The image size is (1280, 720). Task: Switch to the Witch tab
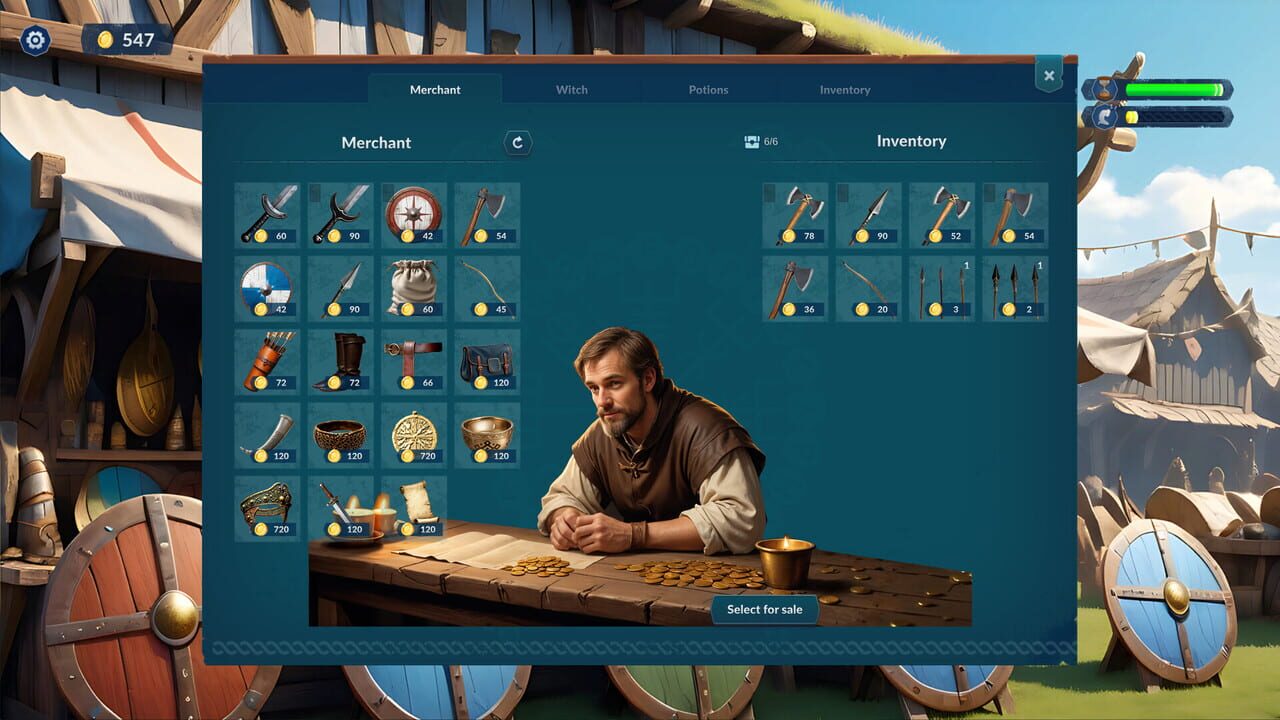[571, 89]
